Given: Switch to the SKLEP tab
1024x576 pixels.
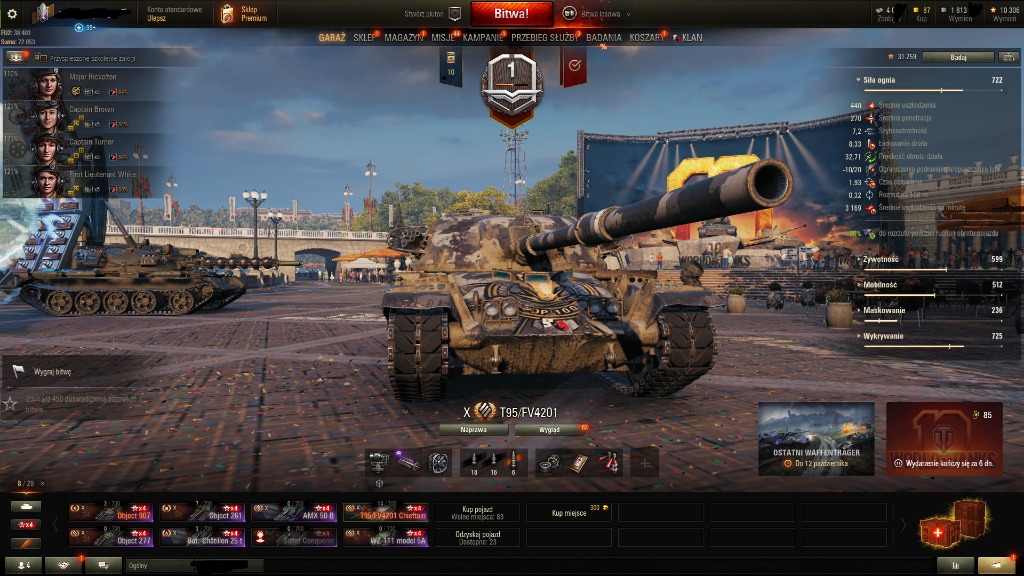Looking at the screenshot, I should [x=365, y=38].
